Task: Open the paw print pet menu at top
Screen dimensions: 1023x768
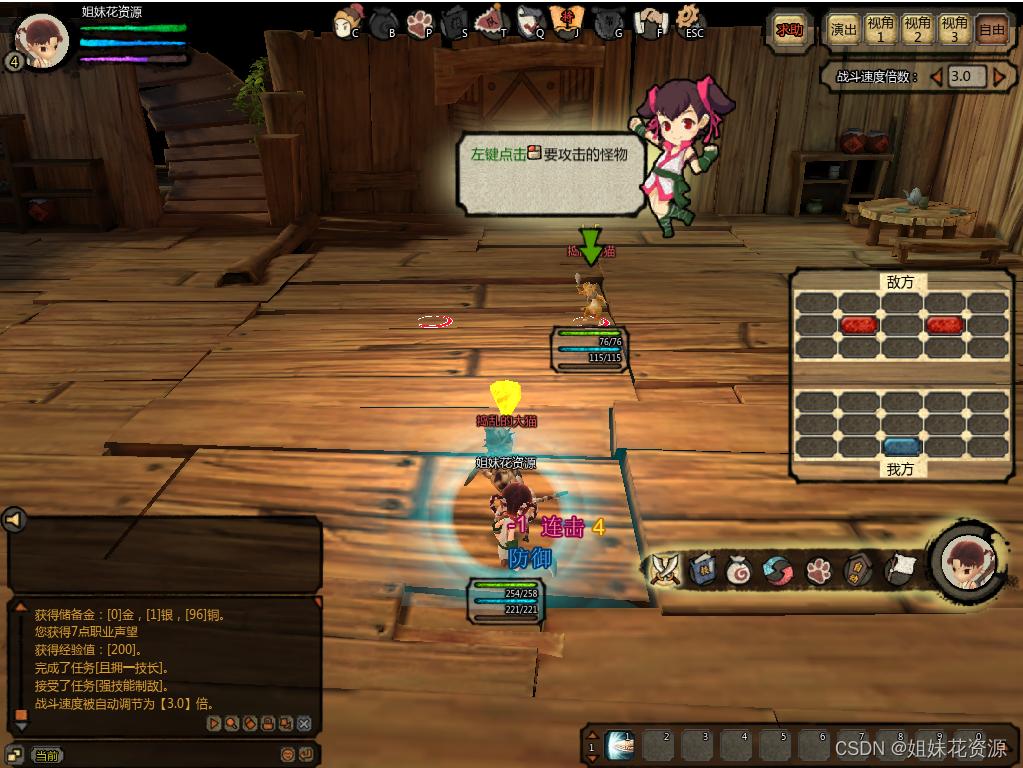Action: coord(419,22)
